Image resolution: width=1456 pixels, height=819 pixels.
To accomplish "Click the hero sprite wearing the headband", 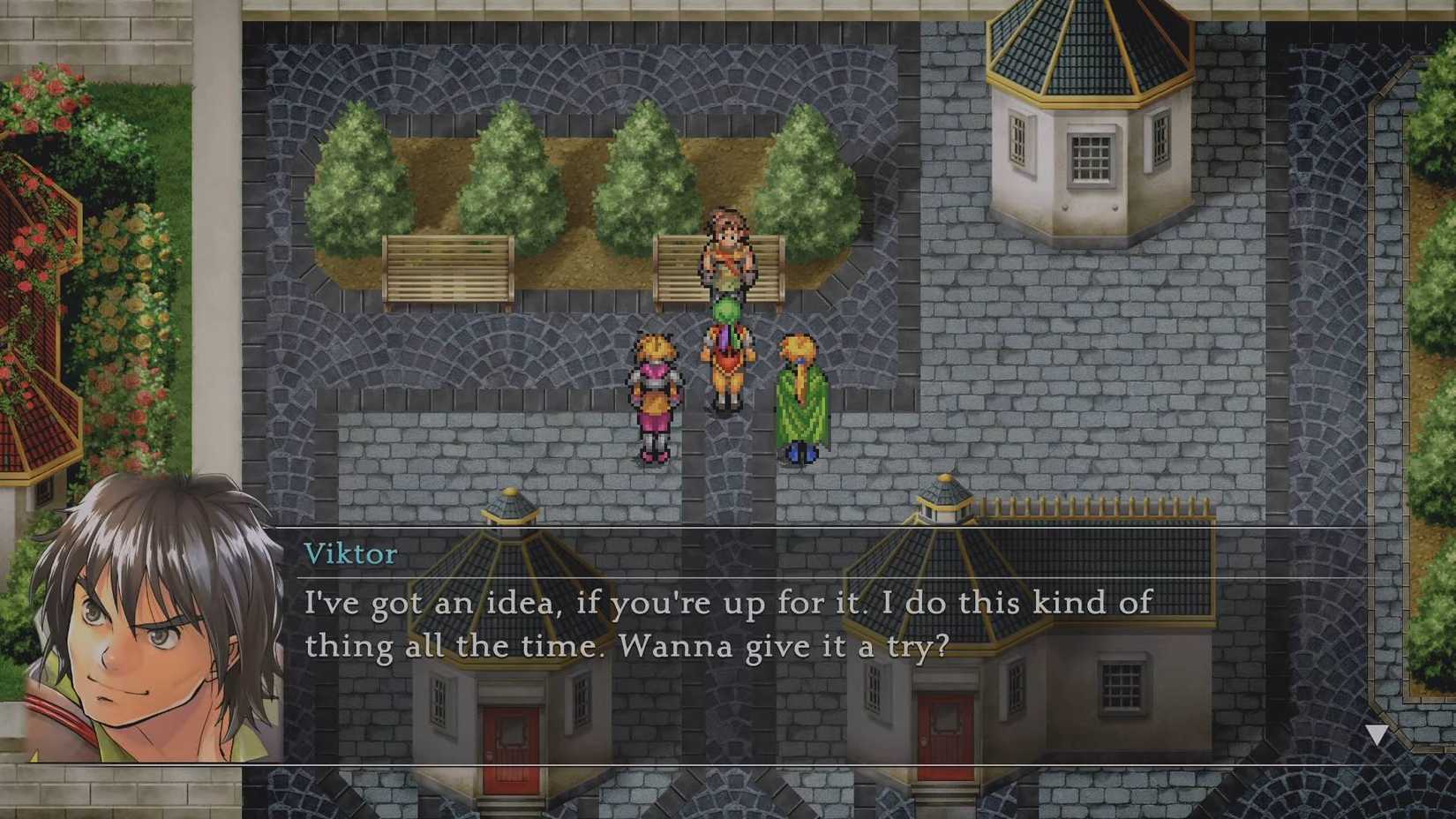I will [x=725, y=256].
